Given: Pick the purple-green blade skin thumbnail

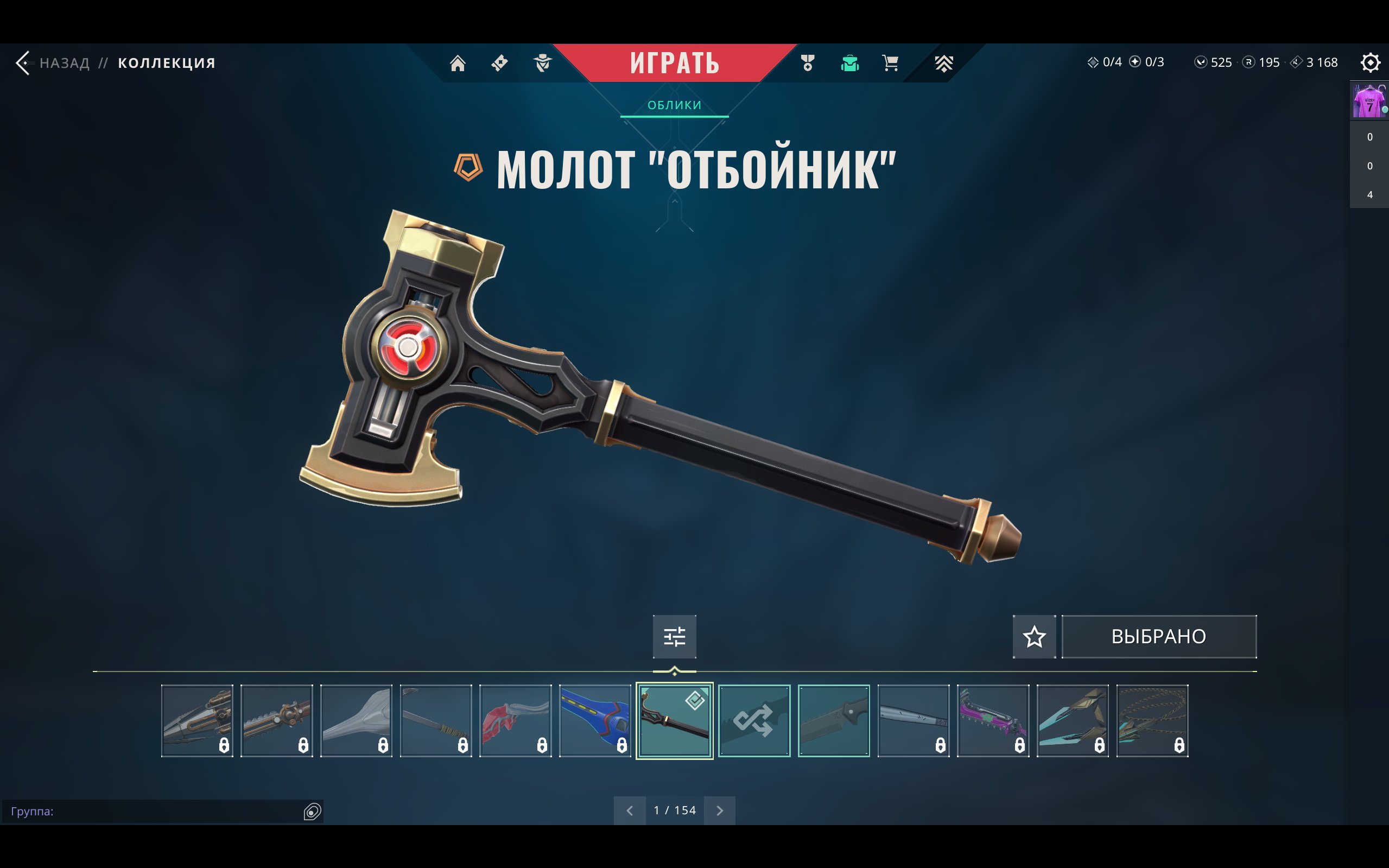Looking at the screenshot, I should (x=992, y=720).
